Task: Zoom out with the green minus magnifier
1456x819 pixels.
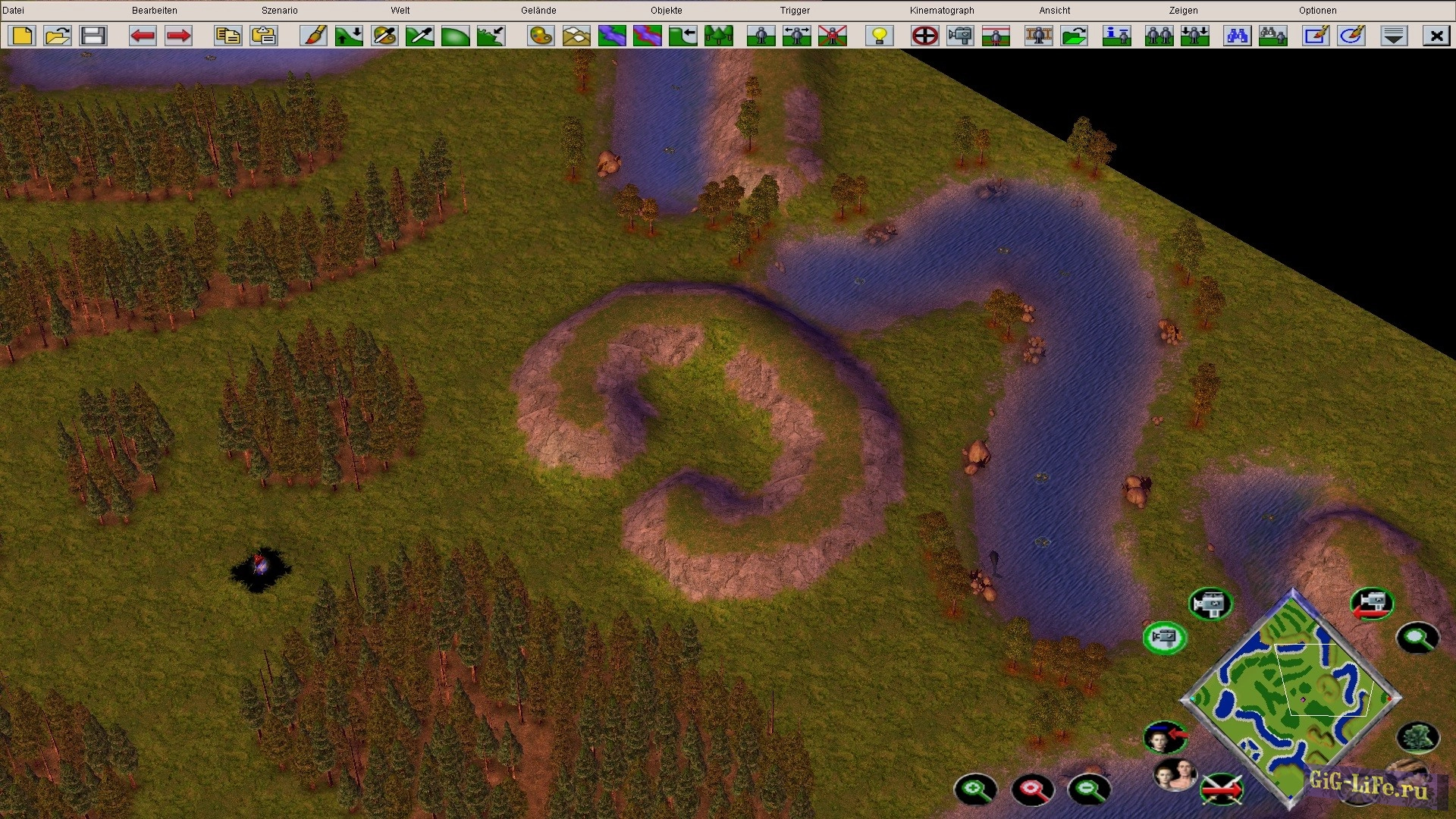Action: 1089,789
